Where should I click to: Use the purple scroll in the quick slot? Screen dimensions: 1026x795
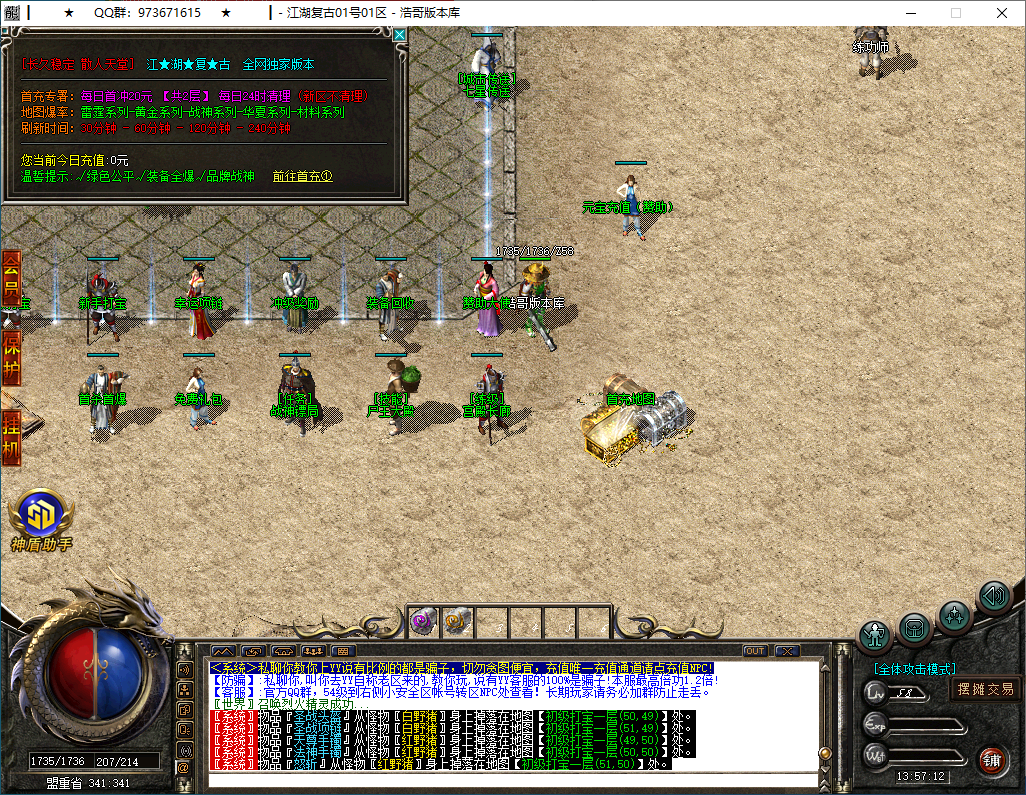[x=423, y=621]
